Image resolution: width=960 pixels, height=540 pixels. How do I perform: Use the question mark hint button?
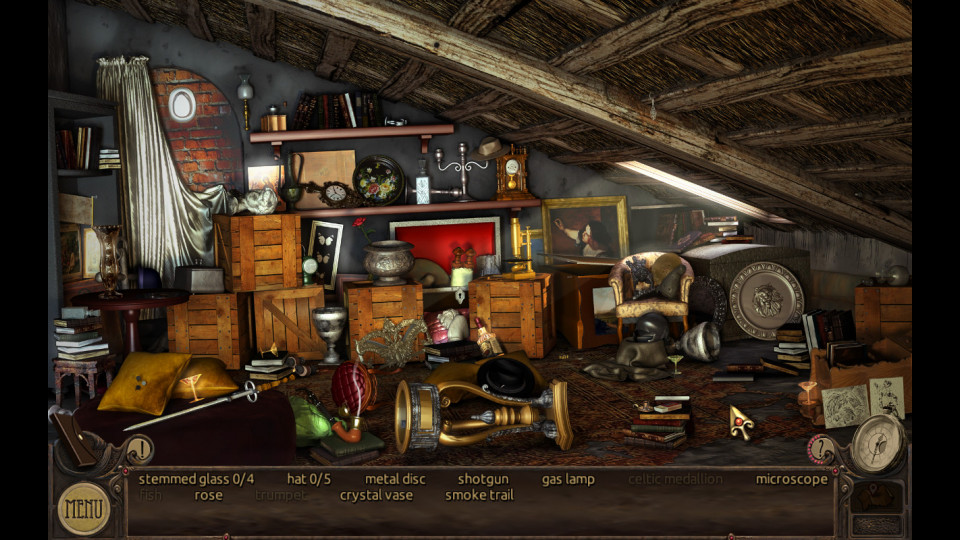(822, 449)
